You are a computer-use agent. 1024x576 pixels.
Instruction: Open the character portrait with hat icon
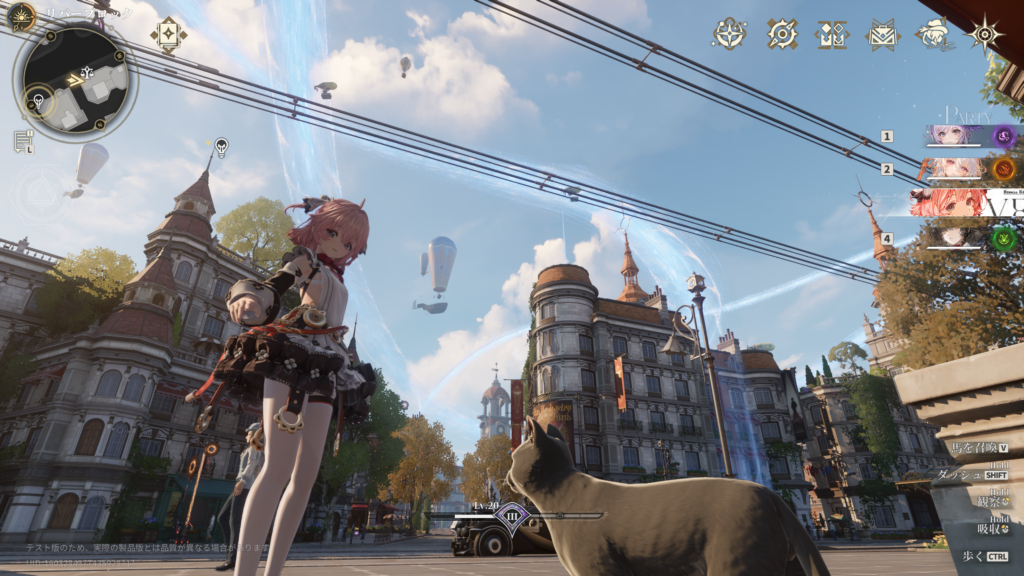tap(933, 34)
